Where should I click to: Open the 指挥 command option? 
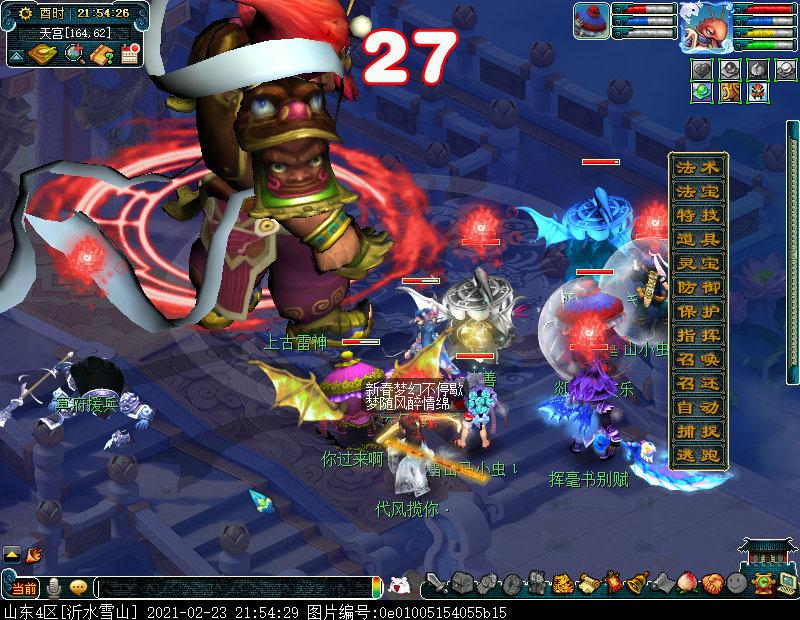(698, 335)
